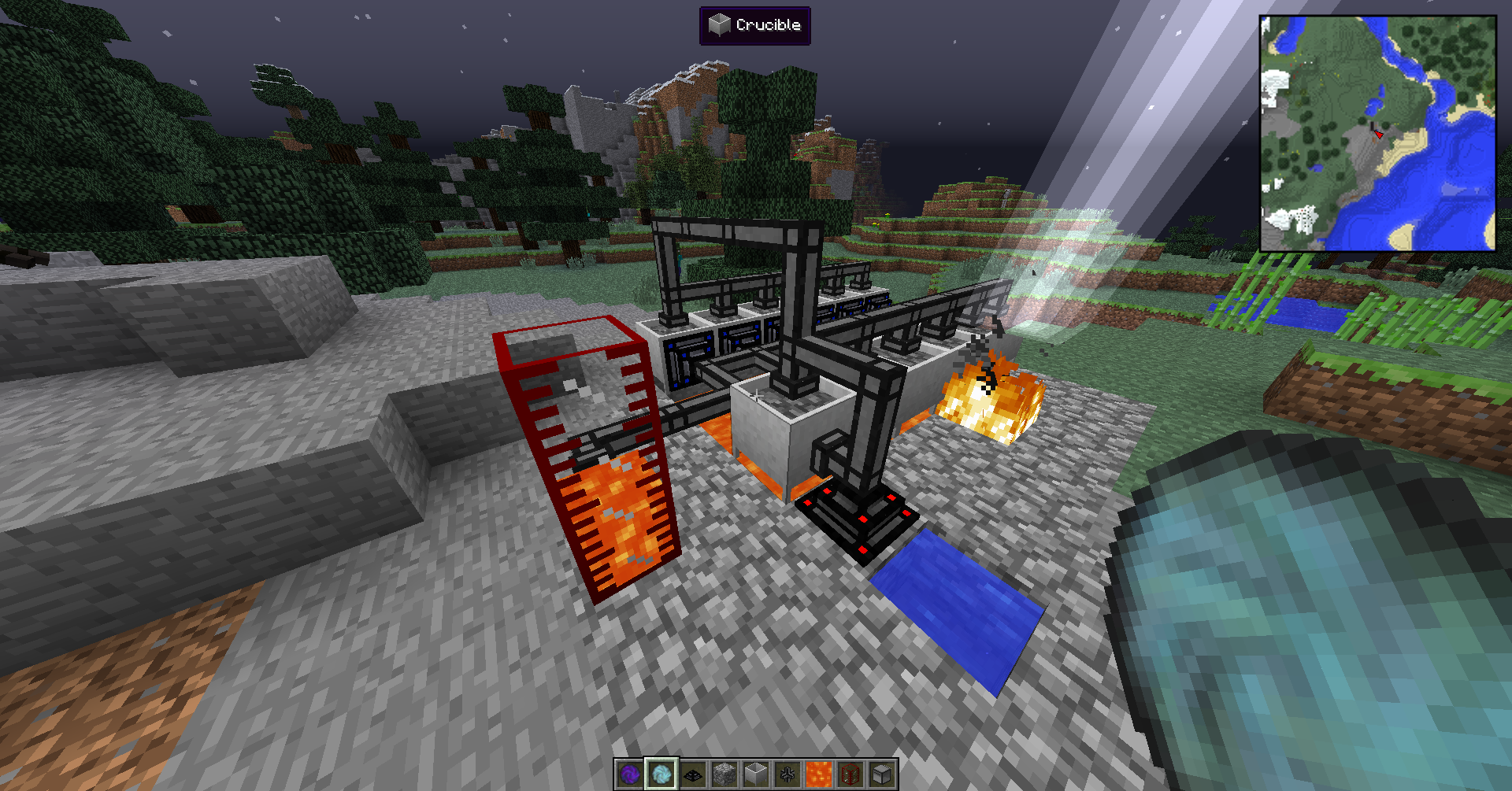Viewport: 1512px width, 791px height.
Task: Select the red-framed tank slot
Action: (x=850, y=774)
